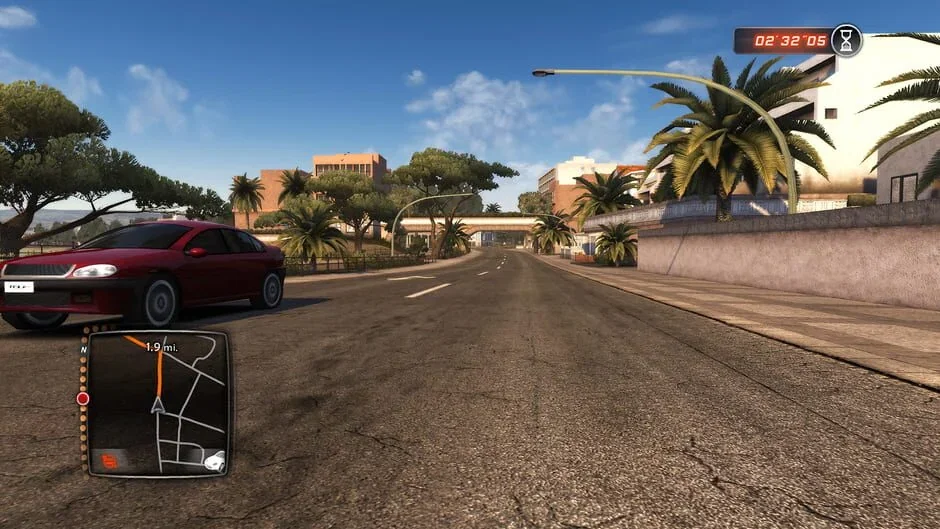This screenshot has height=529, width=940.
Task: Click the white car icon on the minimap
Action: tap(214, 461)
